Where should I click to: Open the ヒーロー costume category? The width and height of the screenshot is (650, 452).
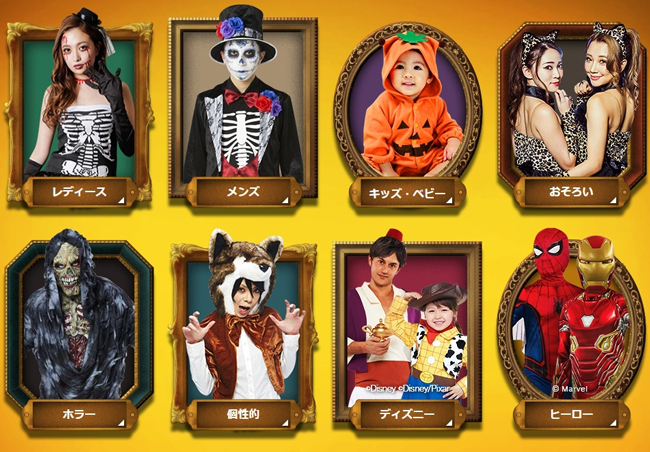click(571, 413)
